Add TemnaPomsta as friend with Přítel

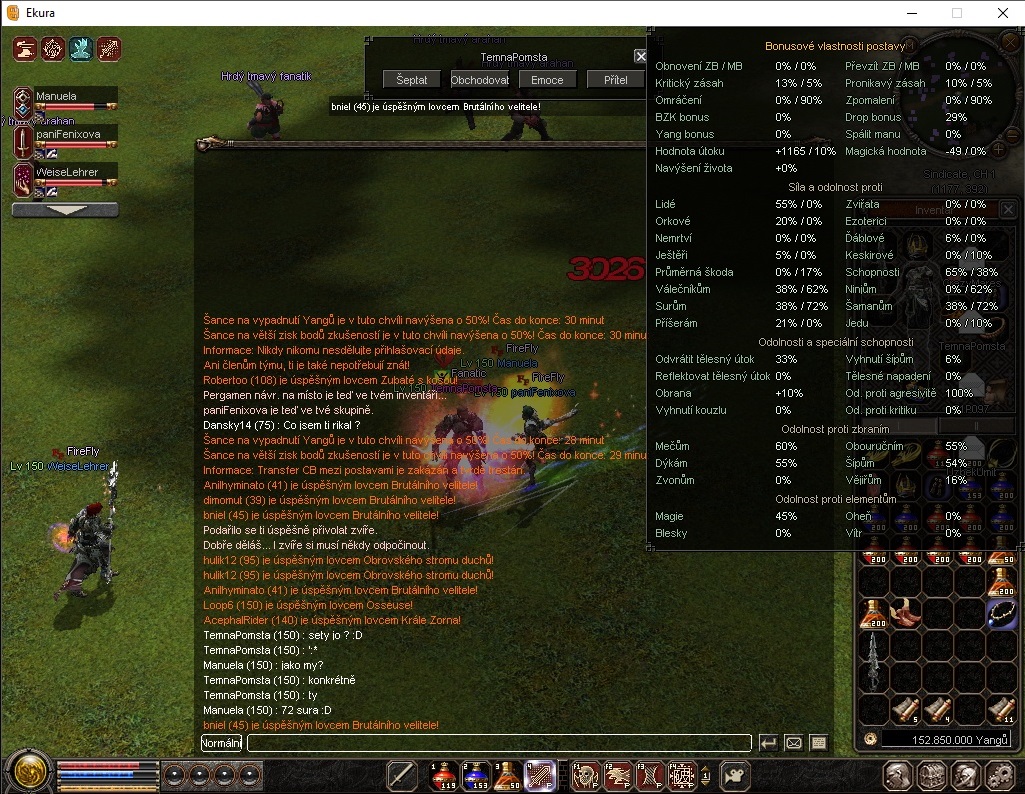click(x=615, y=80)
